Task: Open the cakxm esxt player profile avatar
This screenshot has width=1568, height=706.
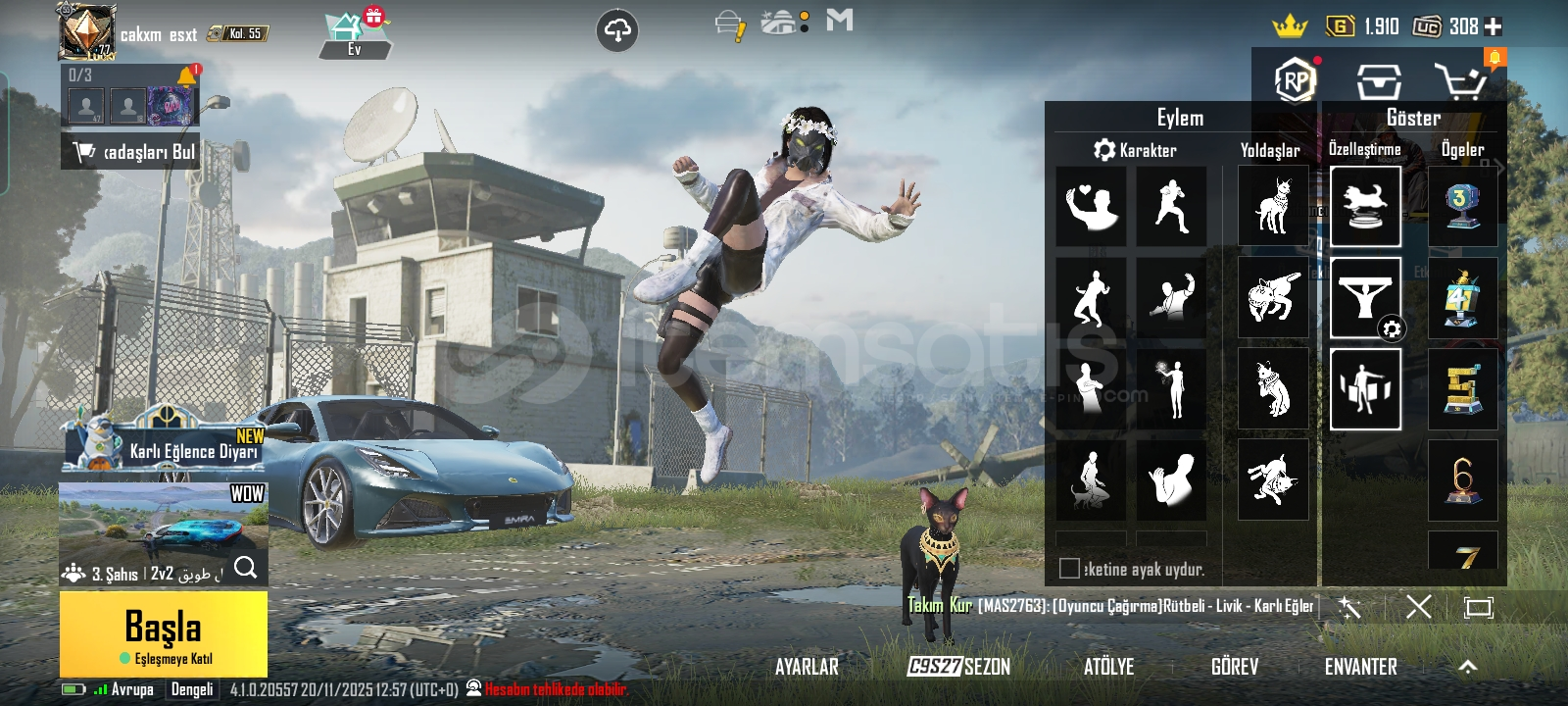Action: pos(86,31)
